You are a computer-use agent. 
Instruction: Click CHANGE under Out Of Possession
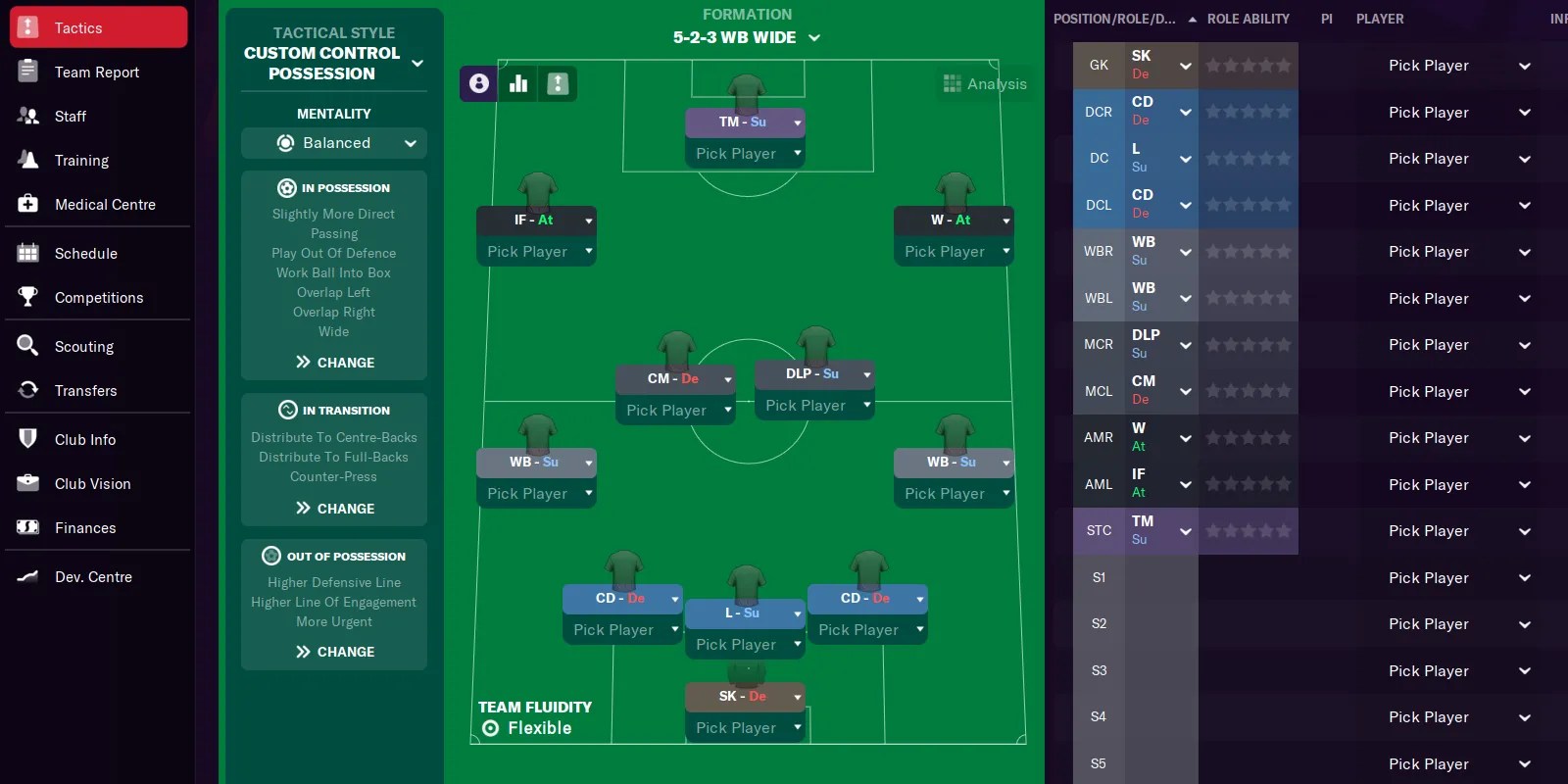click(333, 651)
